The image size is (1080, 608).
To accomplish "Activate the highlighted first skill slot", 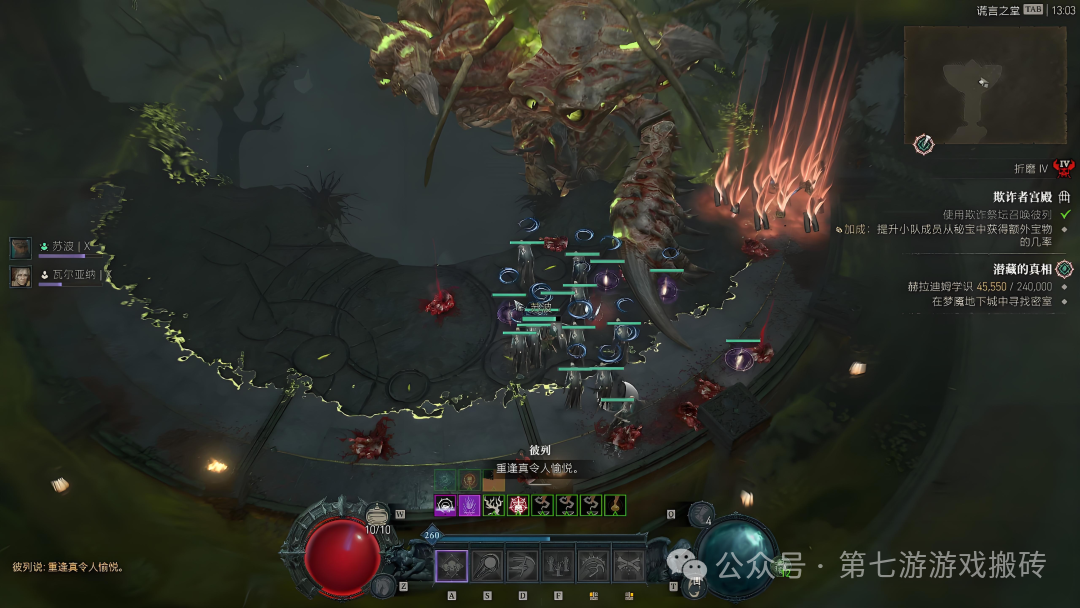I will (451, 567).
